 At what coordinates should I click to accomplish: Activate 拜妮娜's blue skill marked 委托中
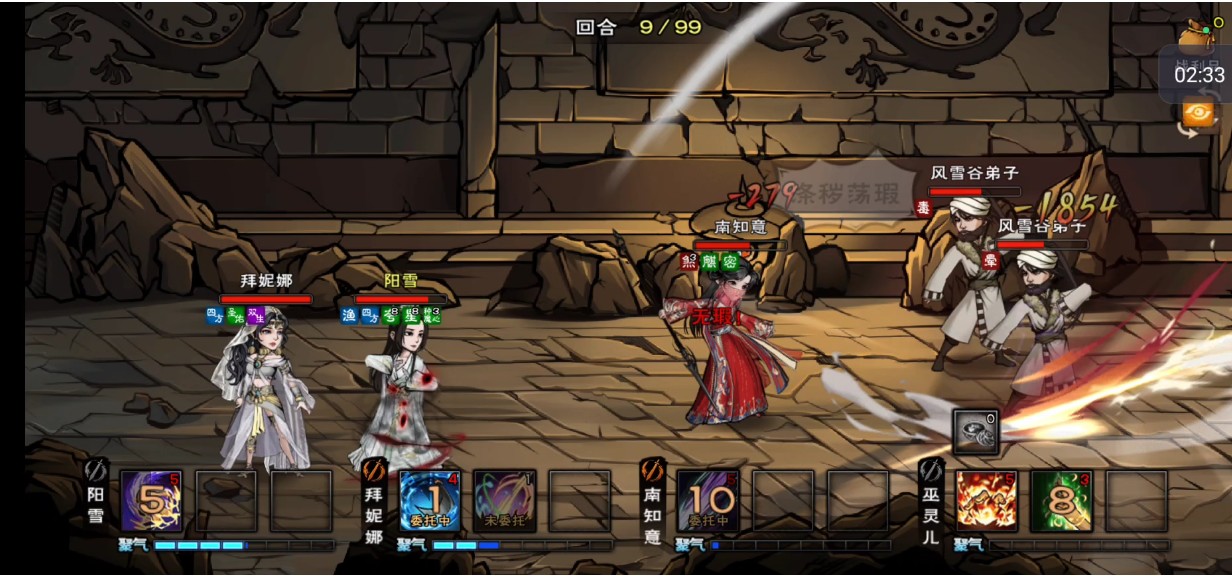point(430,500)
